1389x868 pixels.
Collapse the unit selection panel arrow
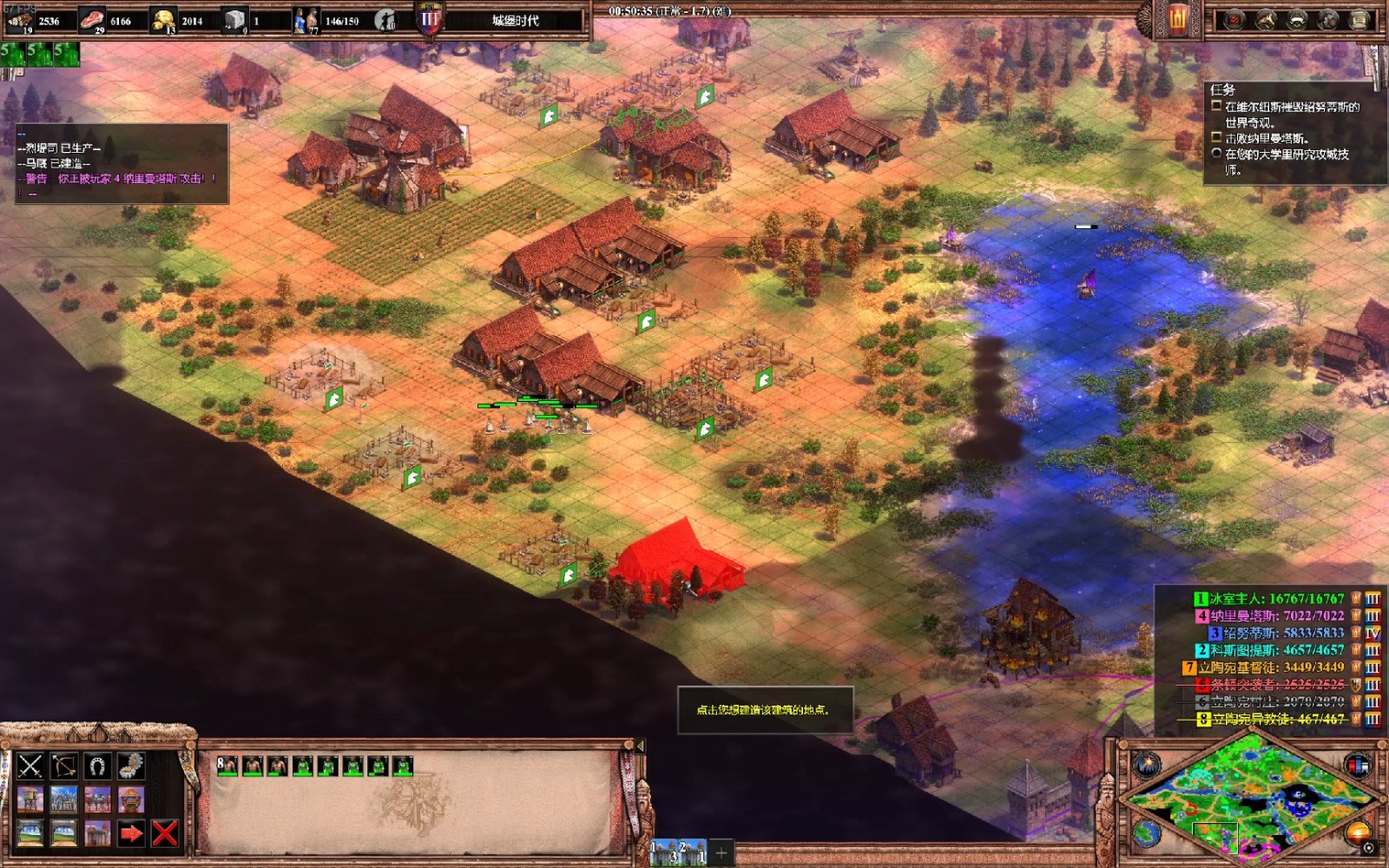click(x=641, y=746)
